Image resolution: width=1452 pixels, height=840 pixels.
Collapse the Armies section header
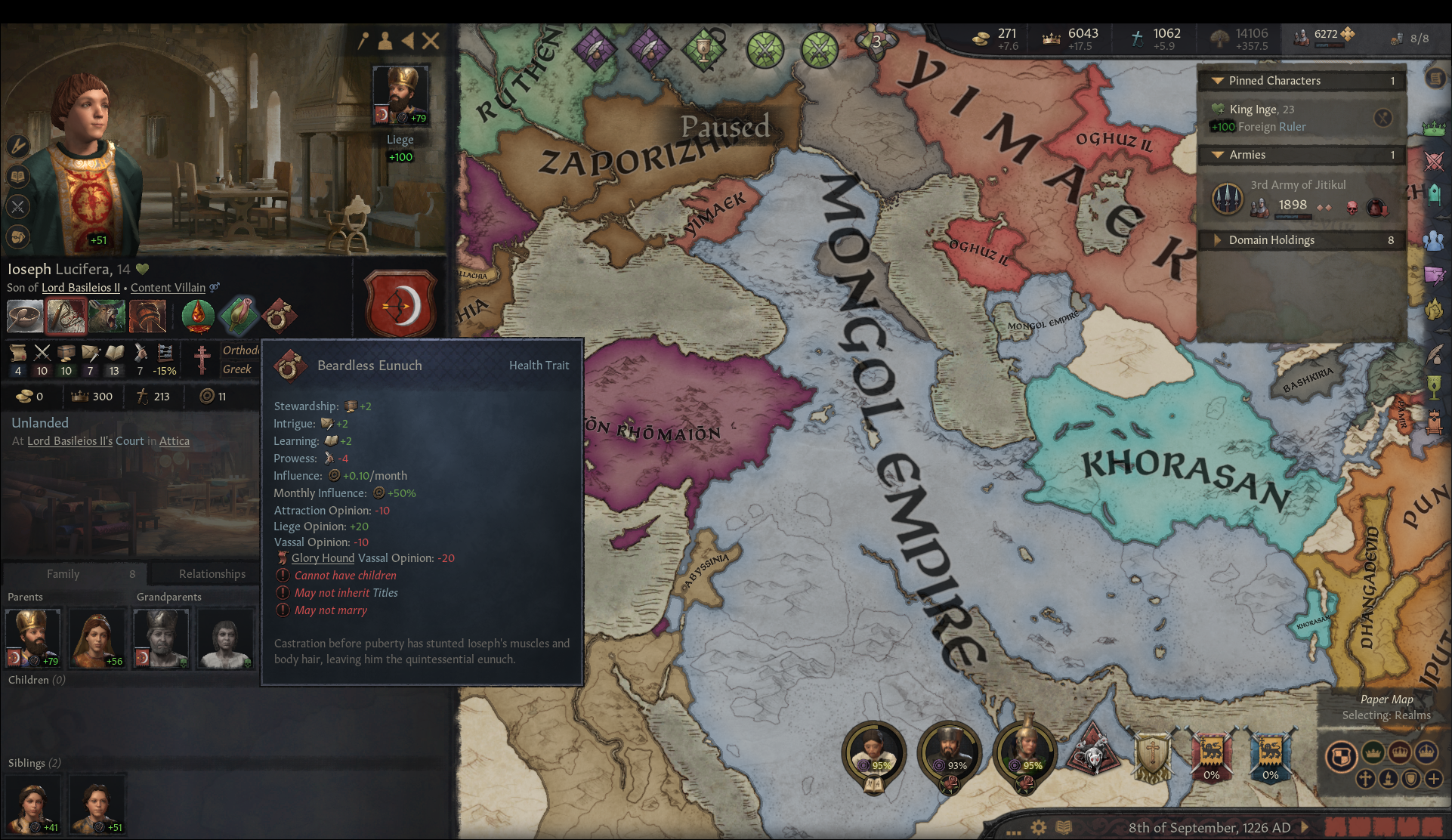[1216, 154]
